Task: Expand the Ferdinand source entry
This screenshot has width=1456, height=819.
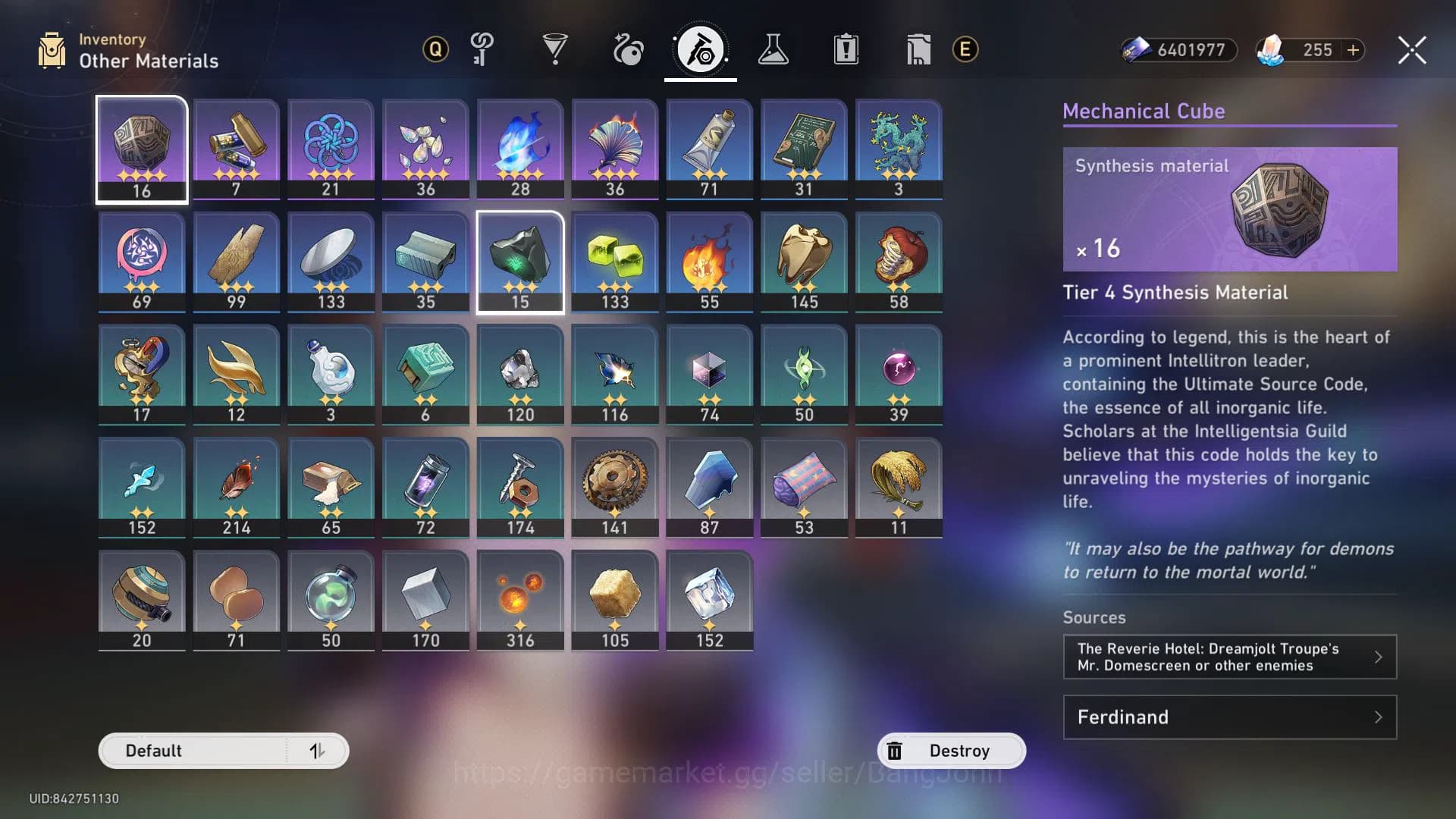Action: [x=1228, y=717]
